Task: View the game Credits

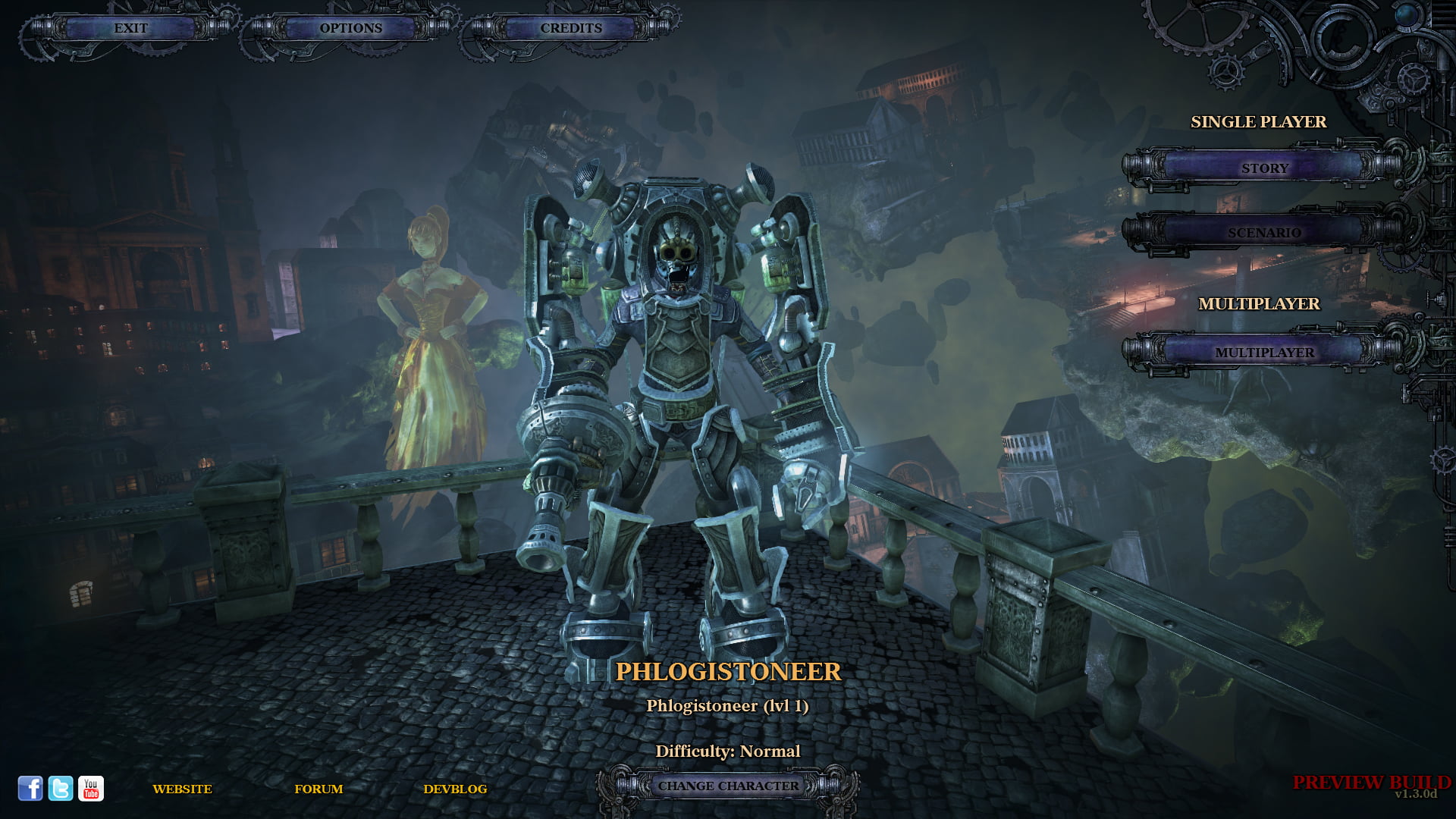Action: click(x=570, y=29)
